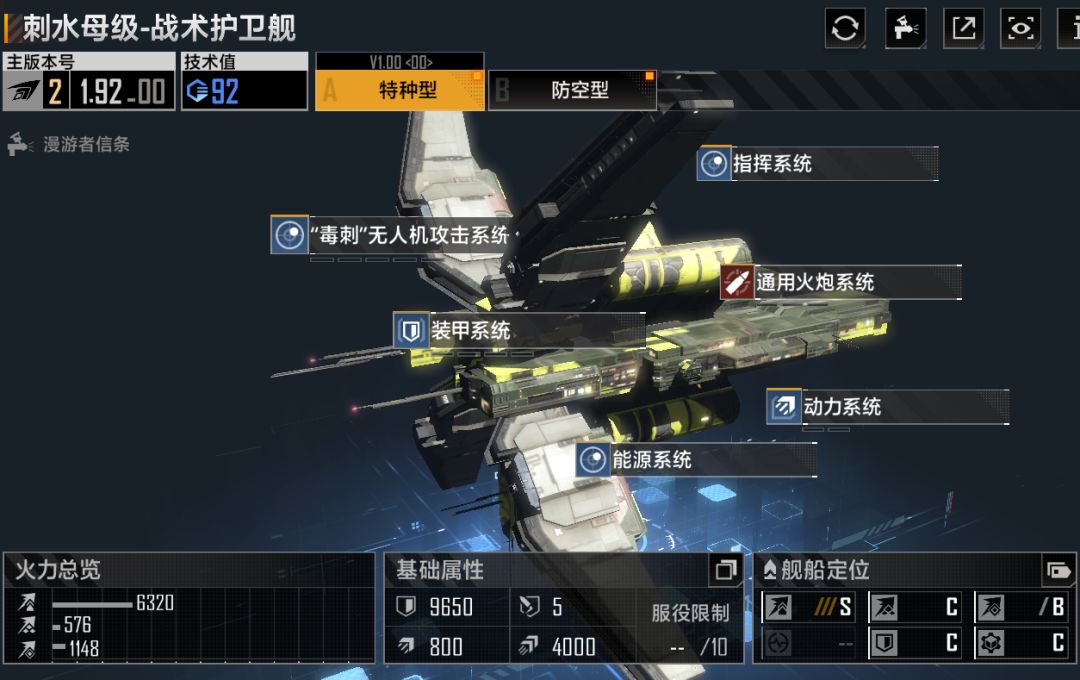The height and width of the screenshot is (680, 1080).
Task: Open the spray paint skin icon
Action: pyautogui.click(x=905, y=28)
